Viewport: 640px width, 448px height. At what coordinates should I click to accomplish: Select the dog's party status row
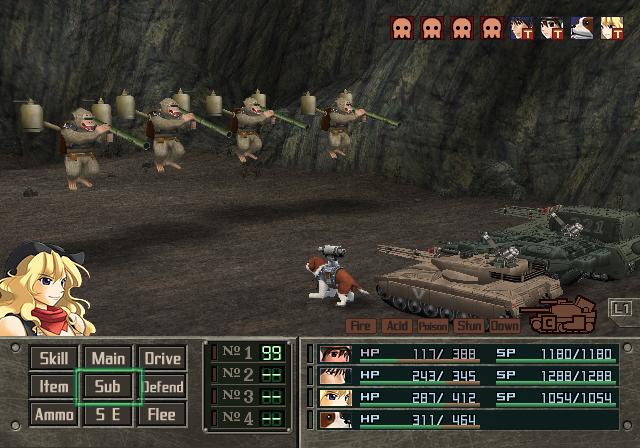pos(466,419)
